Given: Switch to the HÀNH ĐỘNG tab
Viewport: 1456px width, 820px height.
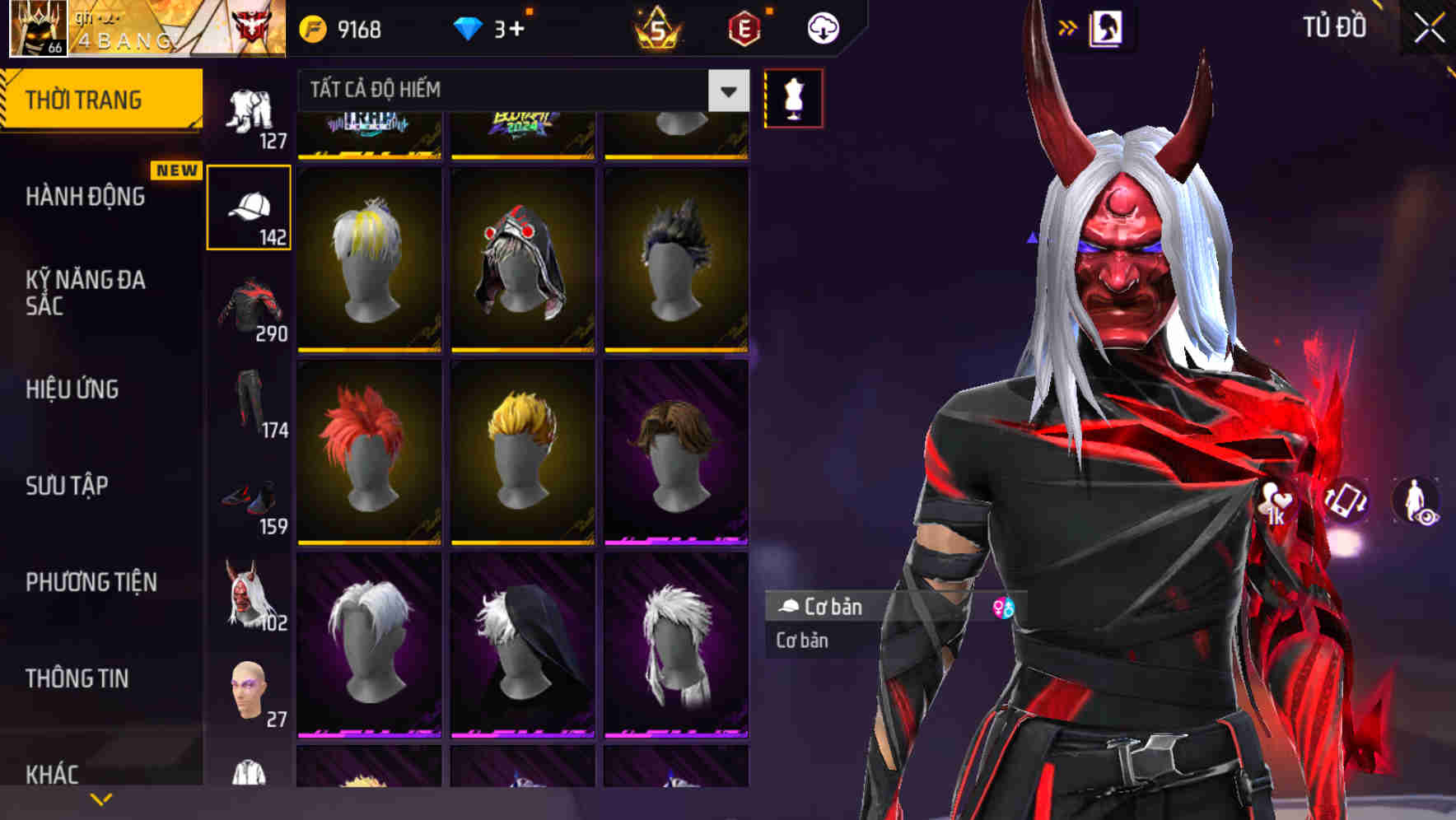Looking at the screenshot, I should point(89,197).
